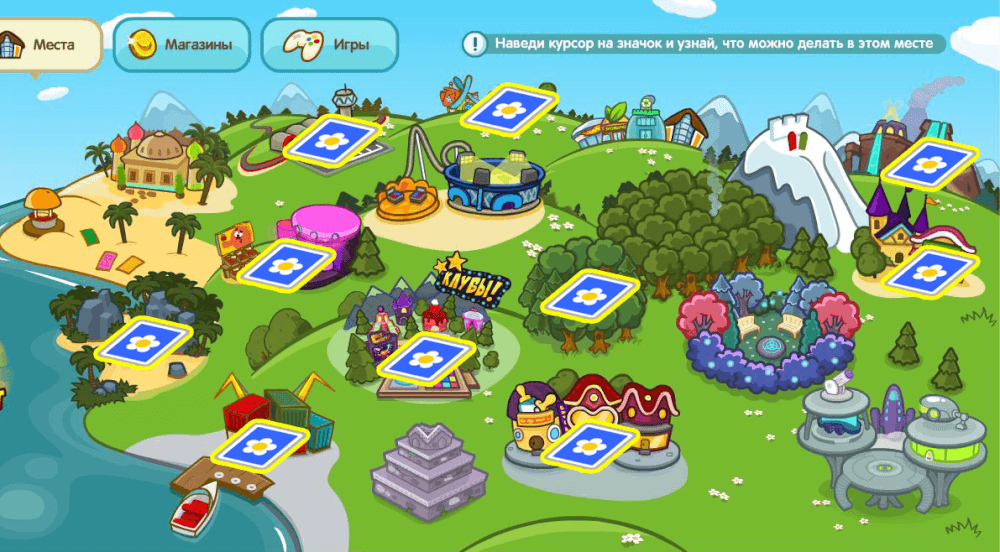Open the flower marker at the purple-roofed castle

tap(930, 272)
